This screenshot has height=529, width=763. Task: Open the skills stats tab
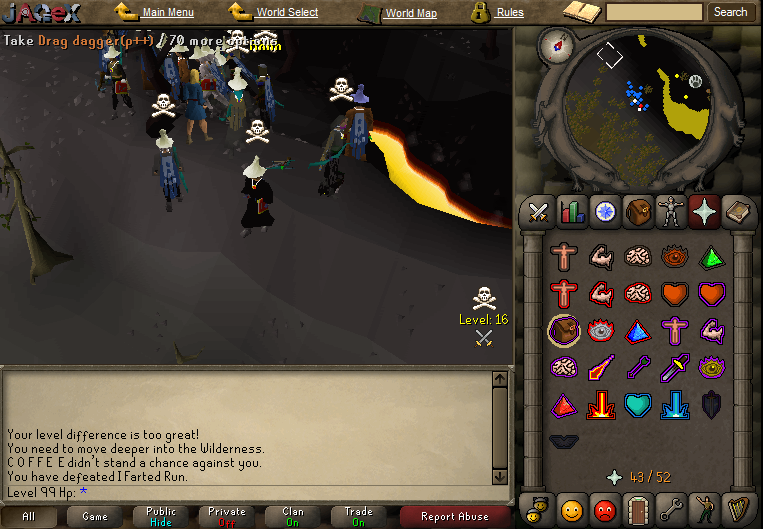coord(572,211)
